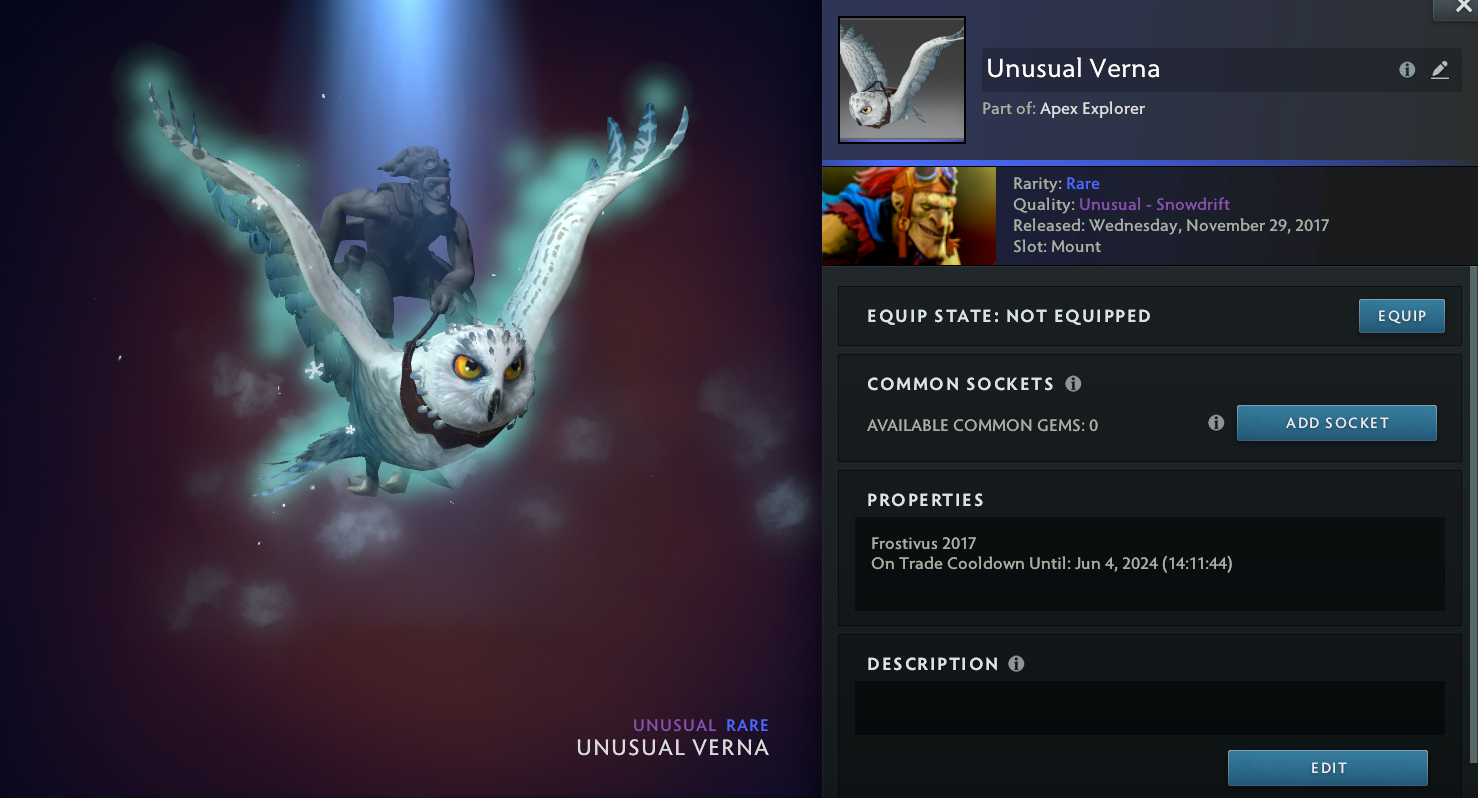Click the Add Socket button

[x=1336, y=423]
